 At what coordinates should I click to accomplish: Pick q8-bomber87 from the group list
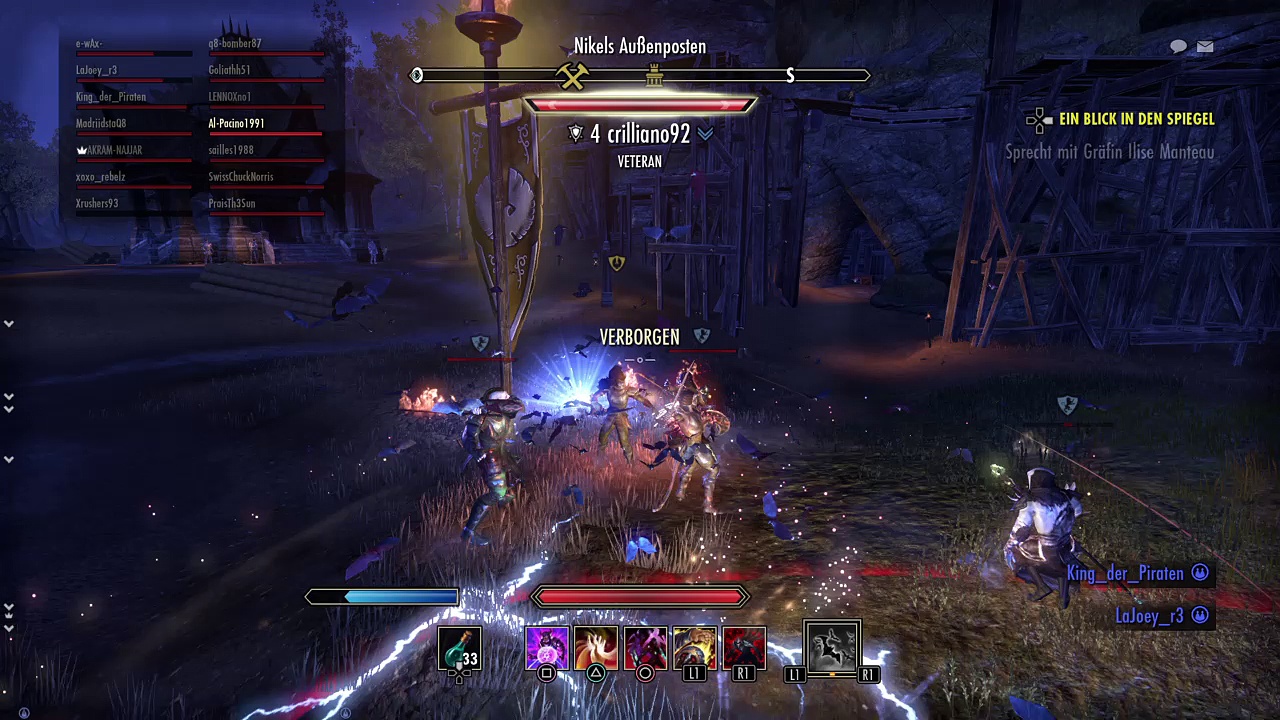[x=235, y=44]
